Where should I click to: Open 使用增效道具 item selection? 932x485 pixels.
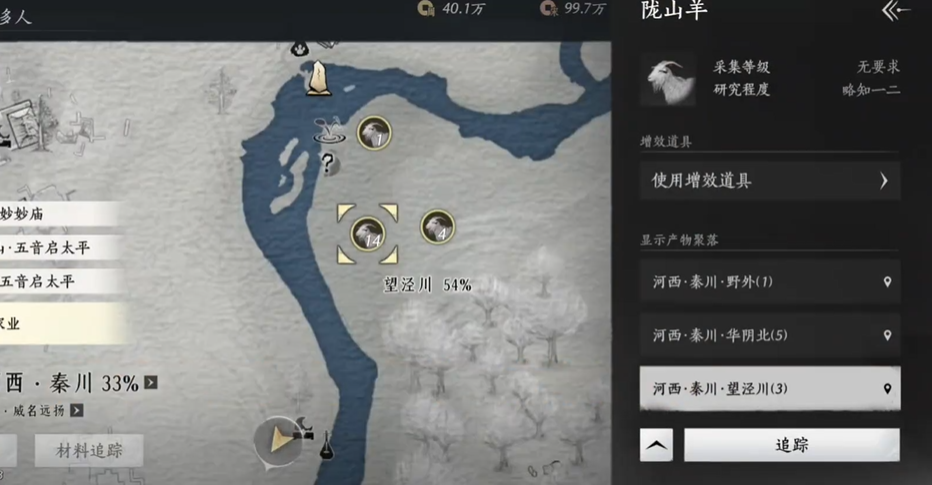coord(770,181)
